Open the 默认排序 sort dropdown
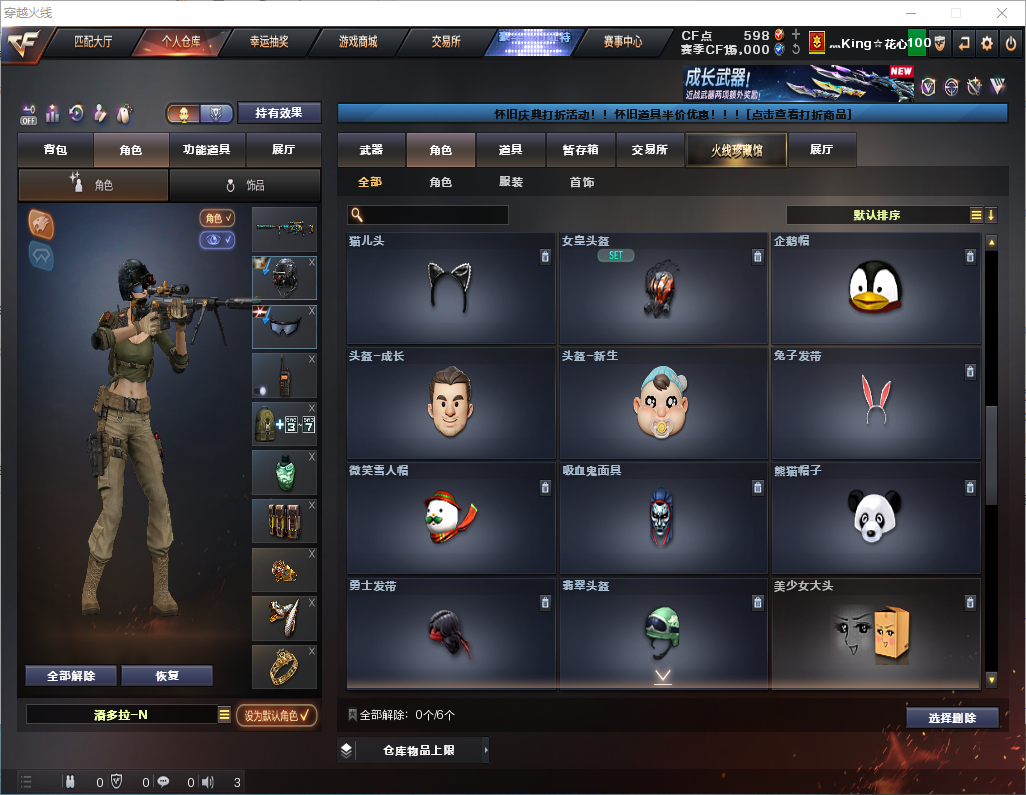 pos(877,215)
